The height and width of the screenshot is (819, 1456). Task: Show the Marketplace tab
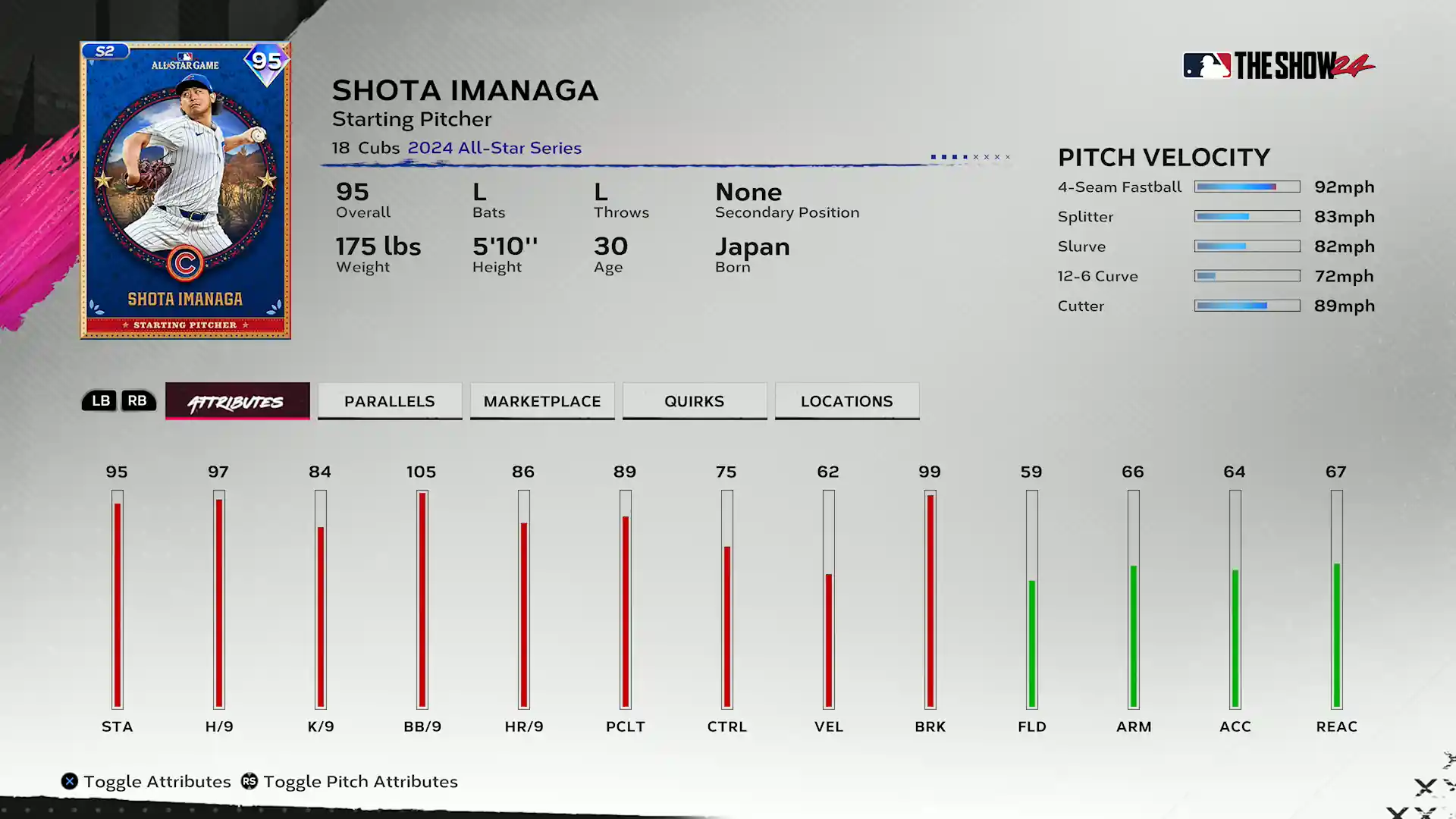[x=542, y=401]
